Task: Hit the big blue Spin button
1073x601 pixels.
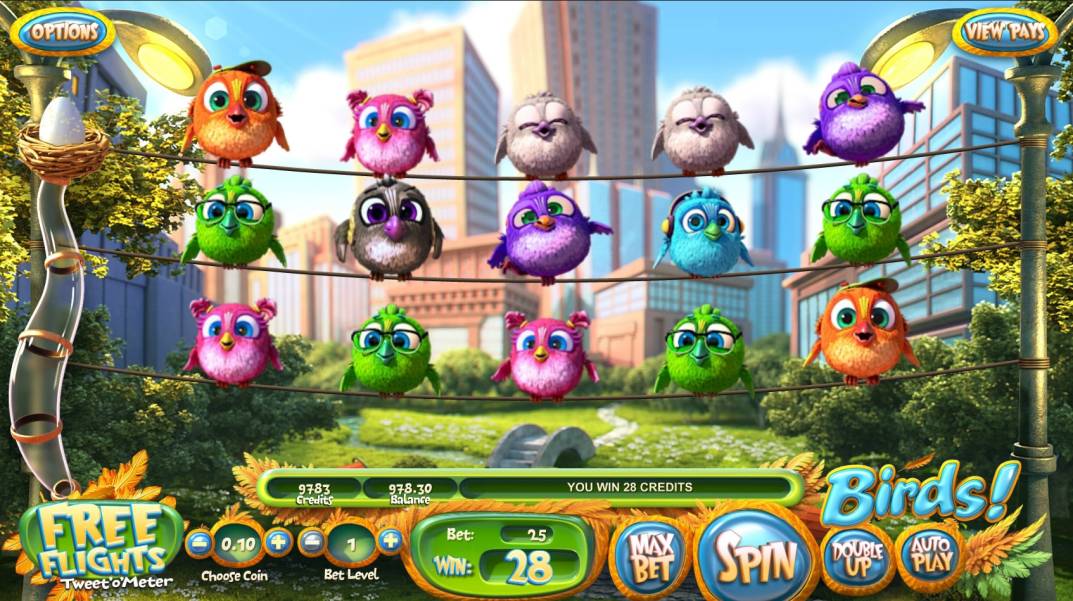Action: (753, 556)
